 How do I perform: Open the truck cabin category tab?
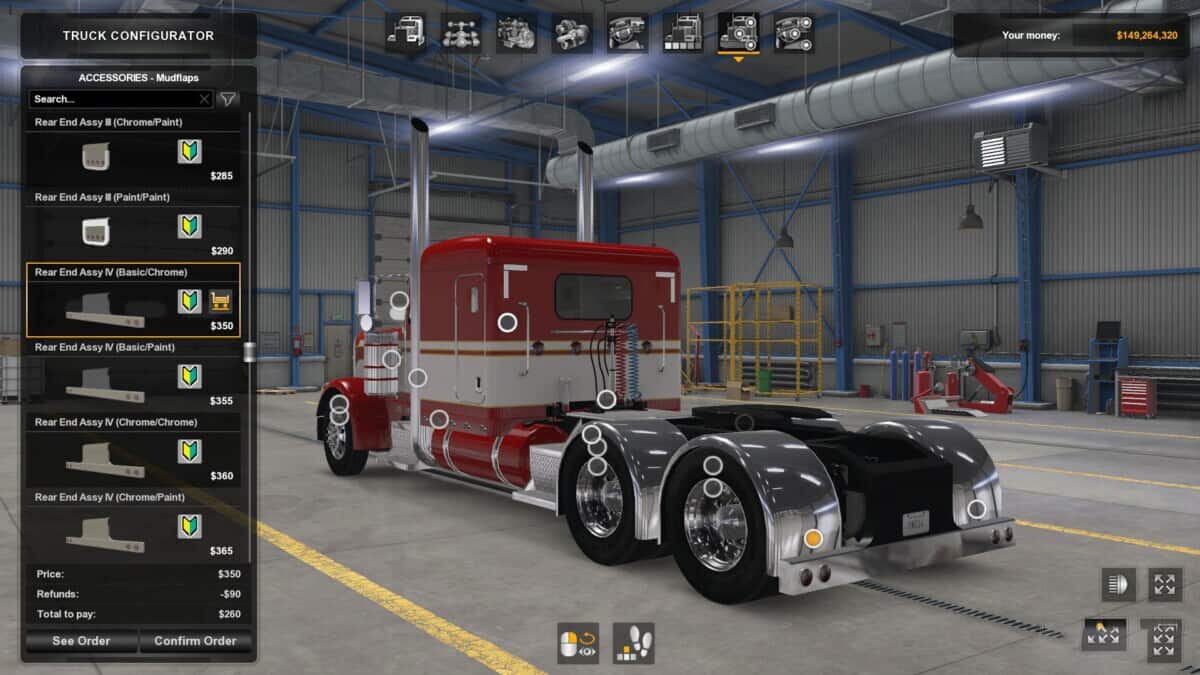[x=406, y=33]
